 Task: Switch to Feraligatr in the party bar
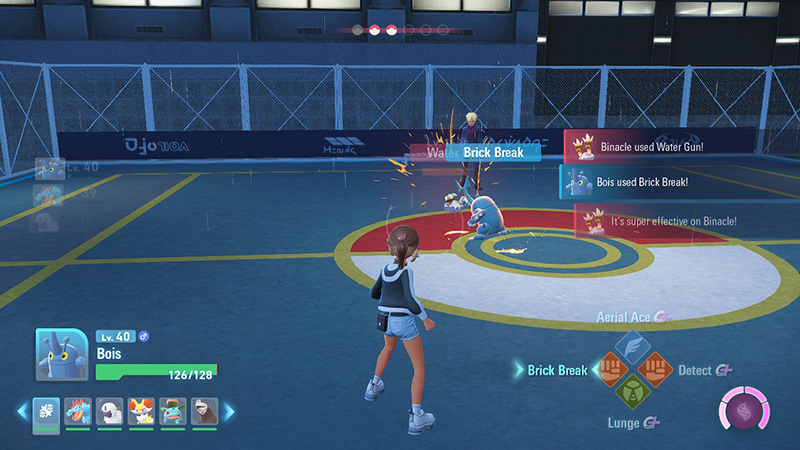pyautogui.click(x=77, y=410)
